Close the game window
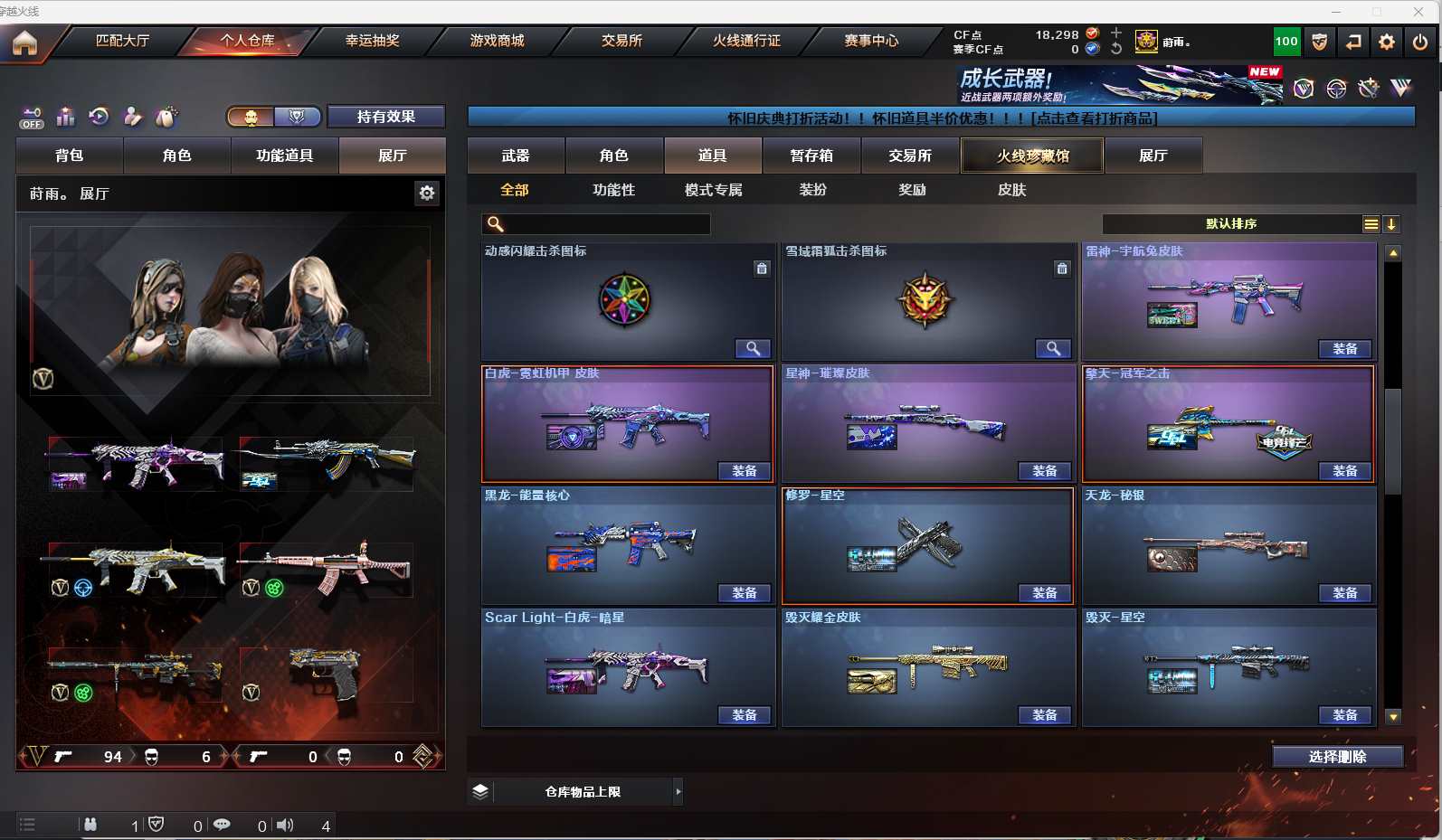 [1418, 11]
